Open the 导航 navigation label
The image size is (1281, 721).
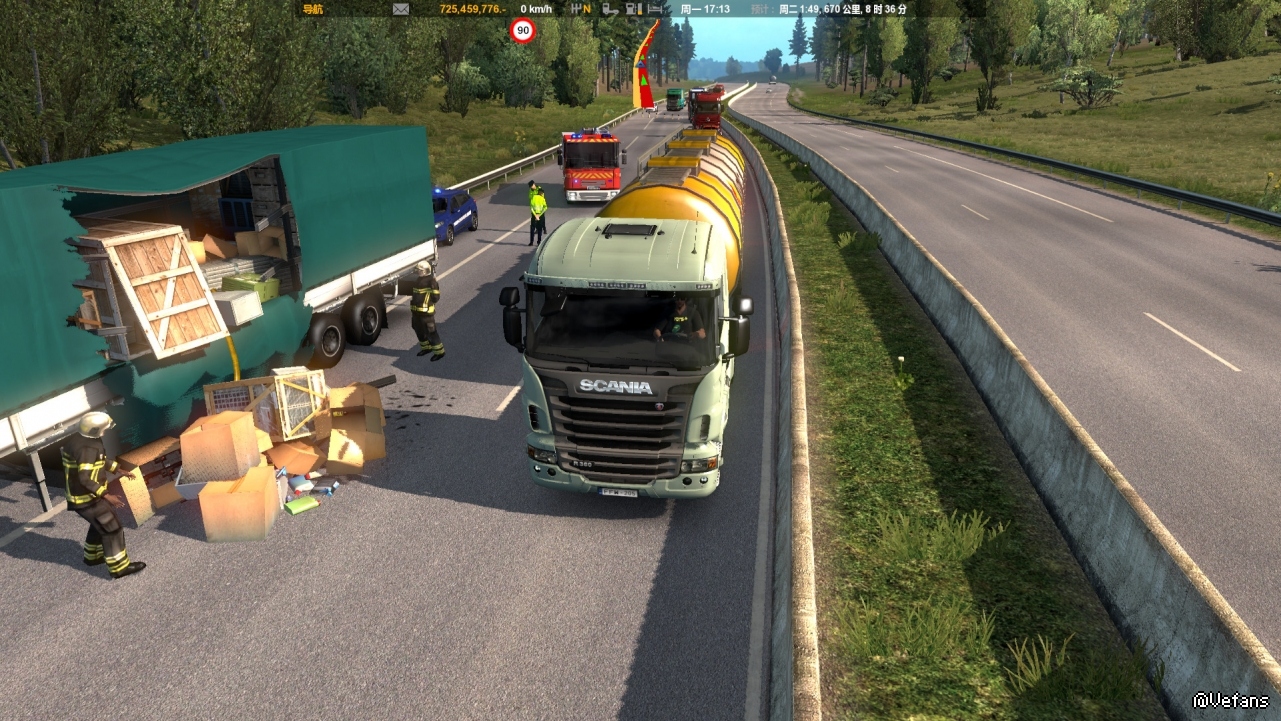tap(313, 9)
